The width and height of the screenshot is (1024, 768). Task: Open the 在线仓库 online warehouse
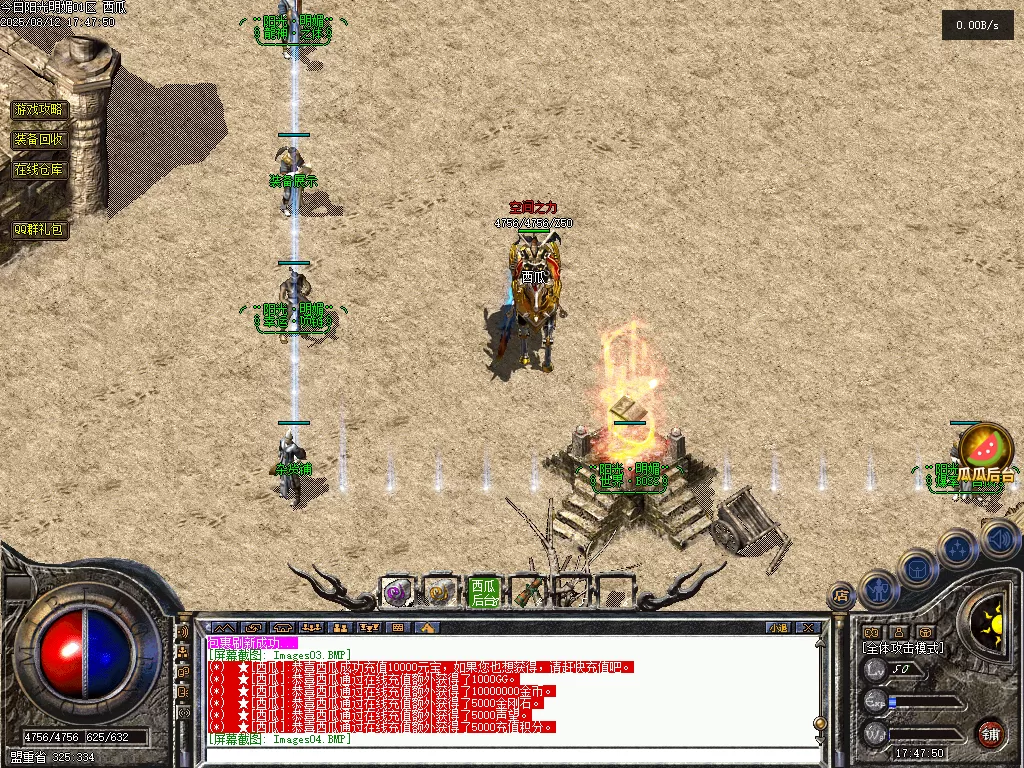pyautogui.click(x=40, y=169)
